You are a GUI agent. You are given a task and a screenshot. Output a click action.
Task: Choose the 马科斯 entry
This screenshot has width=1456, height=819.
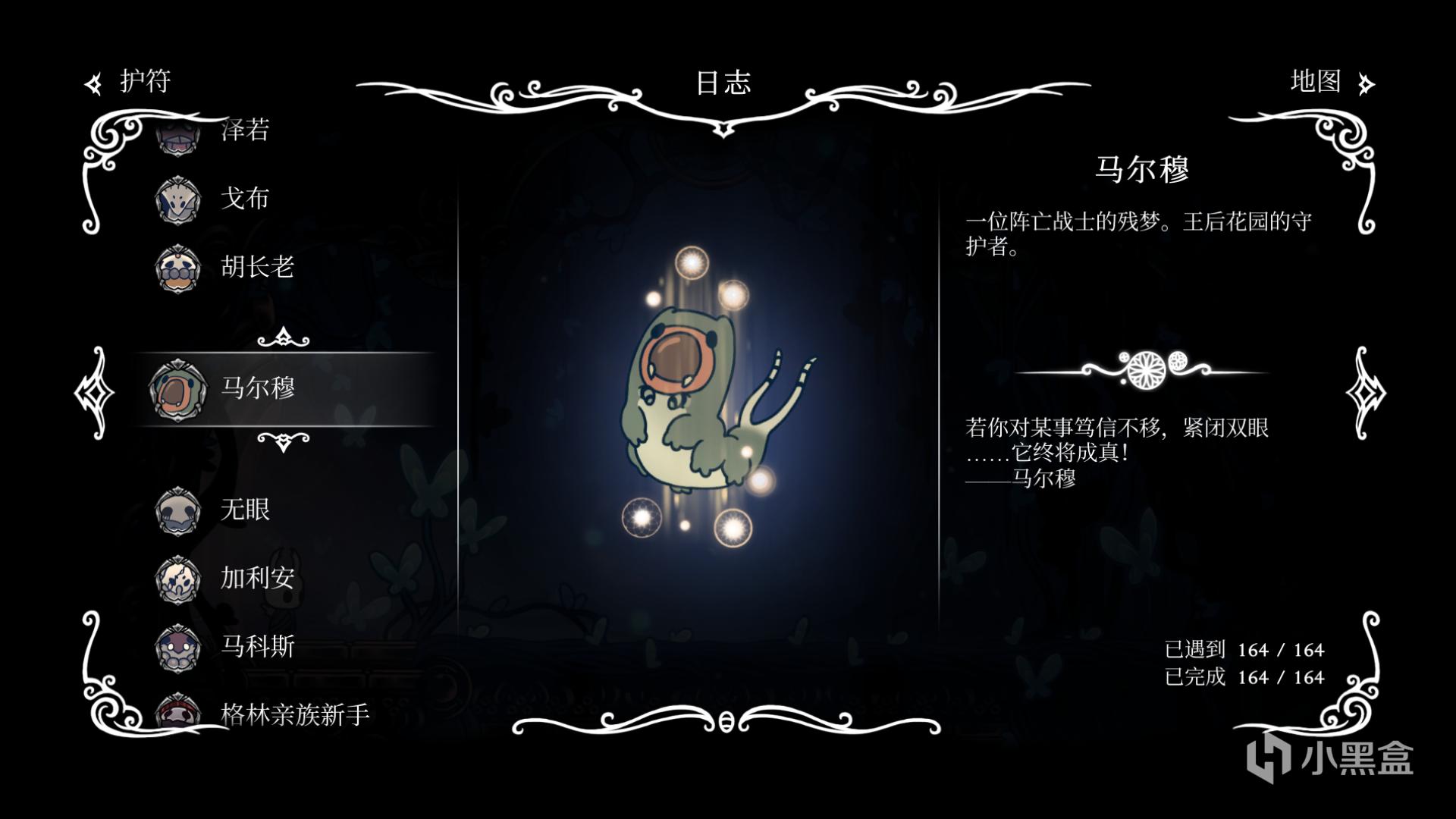[x=256, y=646]
